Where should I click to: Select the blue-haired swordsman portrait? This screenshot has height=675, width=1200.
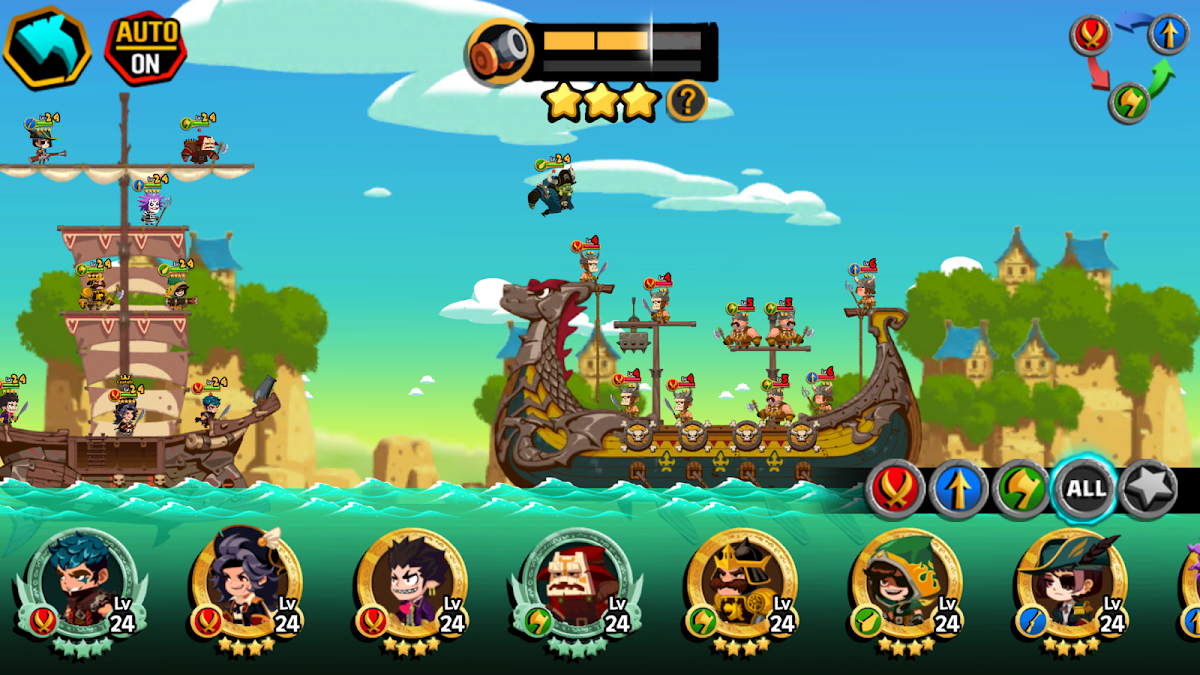82,584
